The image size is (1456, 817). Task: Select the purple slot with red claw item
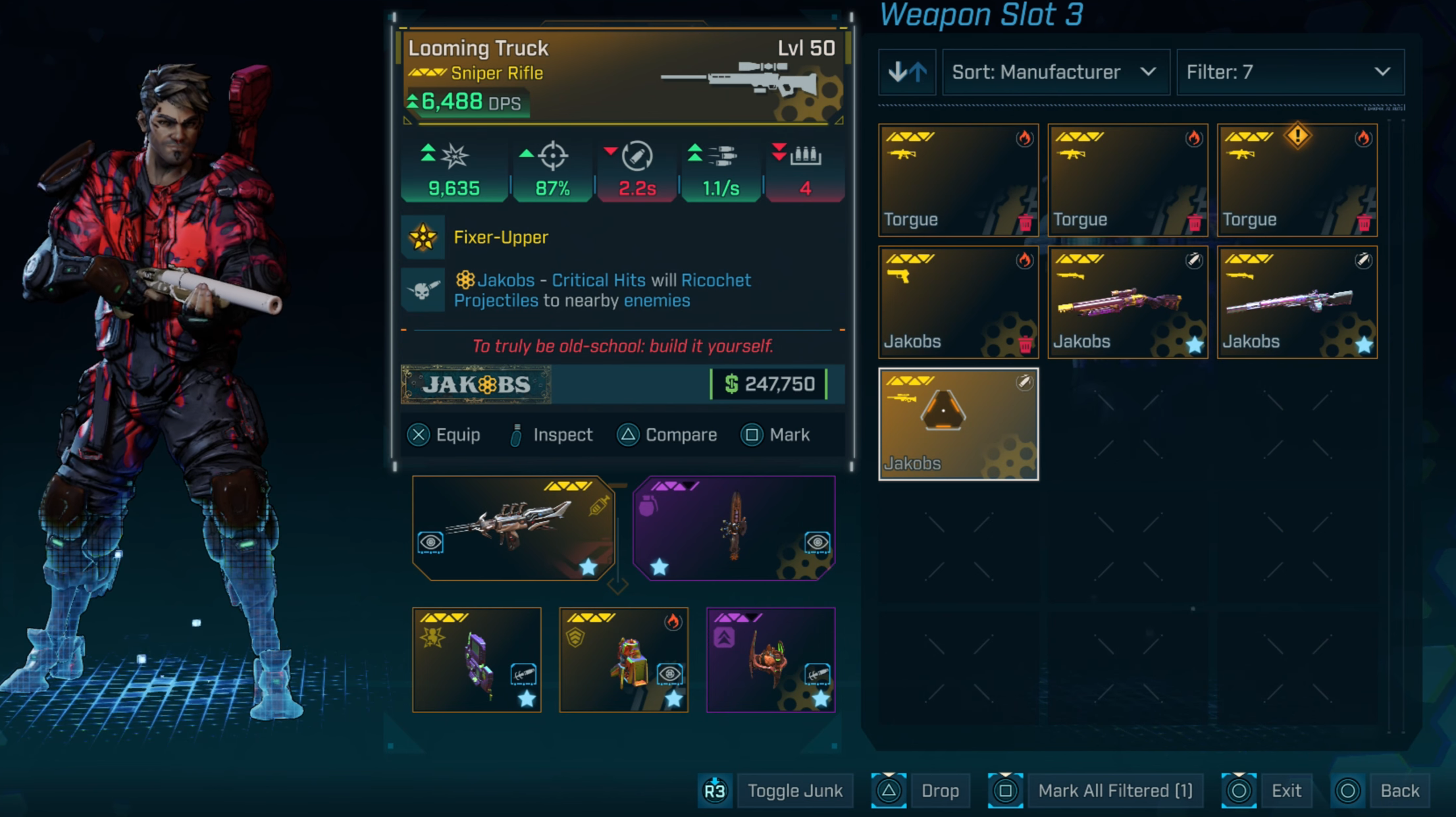click(x=771, y=660)
